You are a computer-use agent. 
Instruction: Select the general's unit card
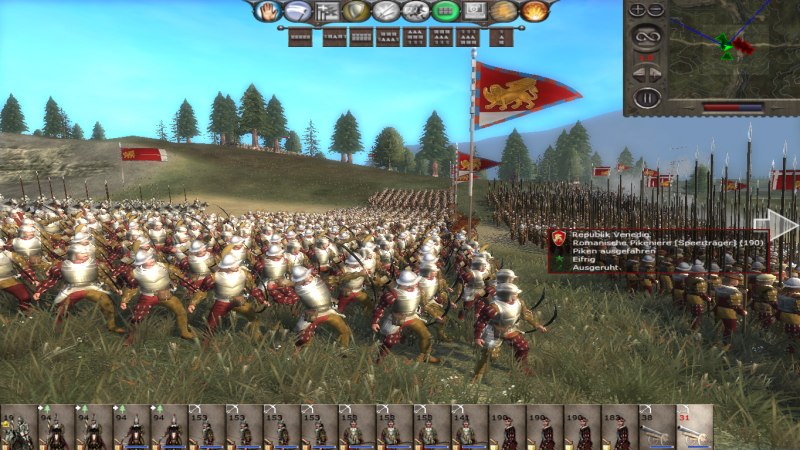point(18,427)
